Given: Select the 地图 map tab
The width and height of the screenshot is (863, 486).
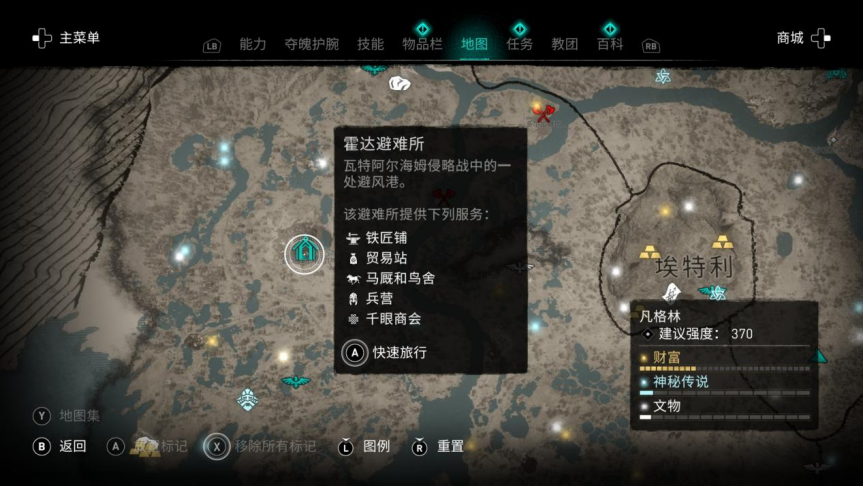Looking at the screenshot, I should coord(474,44).
